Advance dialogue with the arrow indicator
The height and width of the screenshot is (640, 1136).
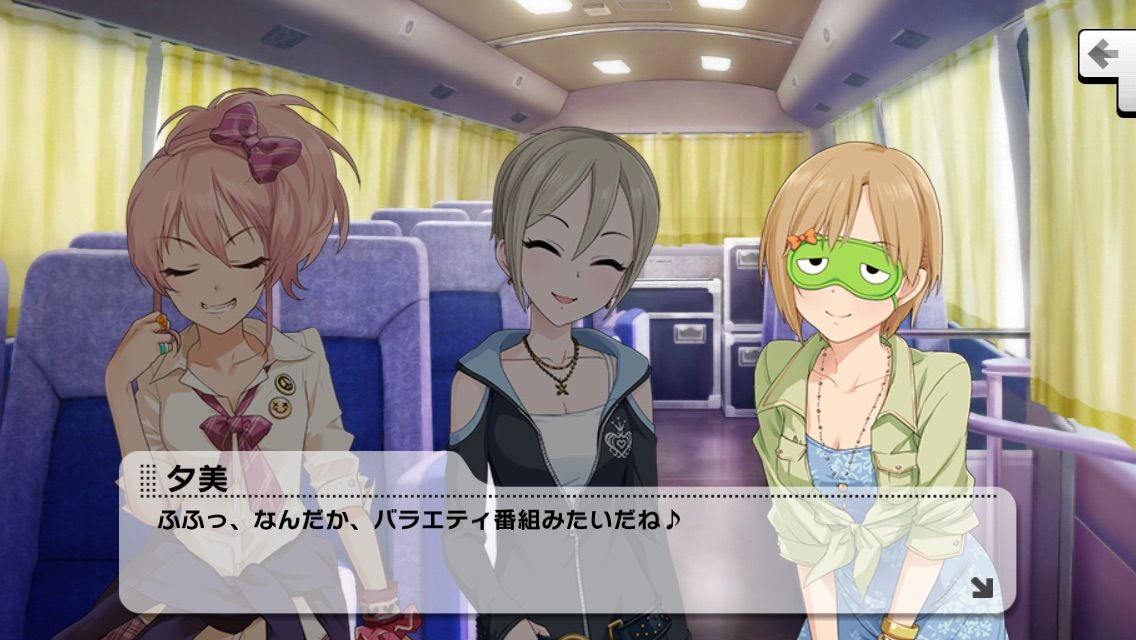pos(981,587)
